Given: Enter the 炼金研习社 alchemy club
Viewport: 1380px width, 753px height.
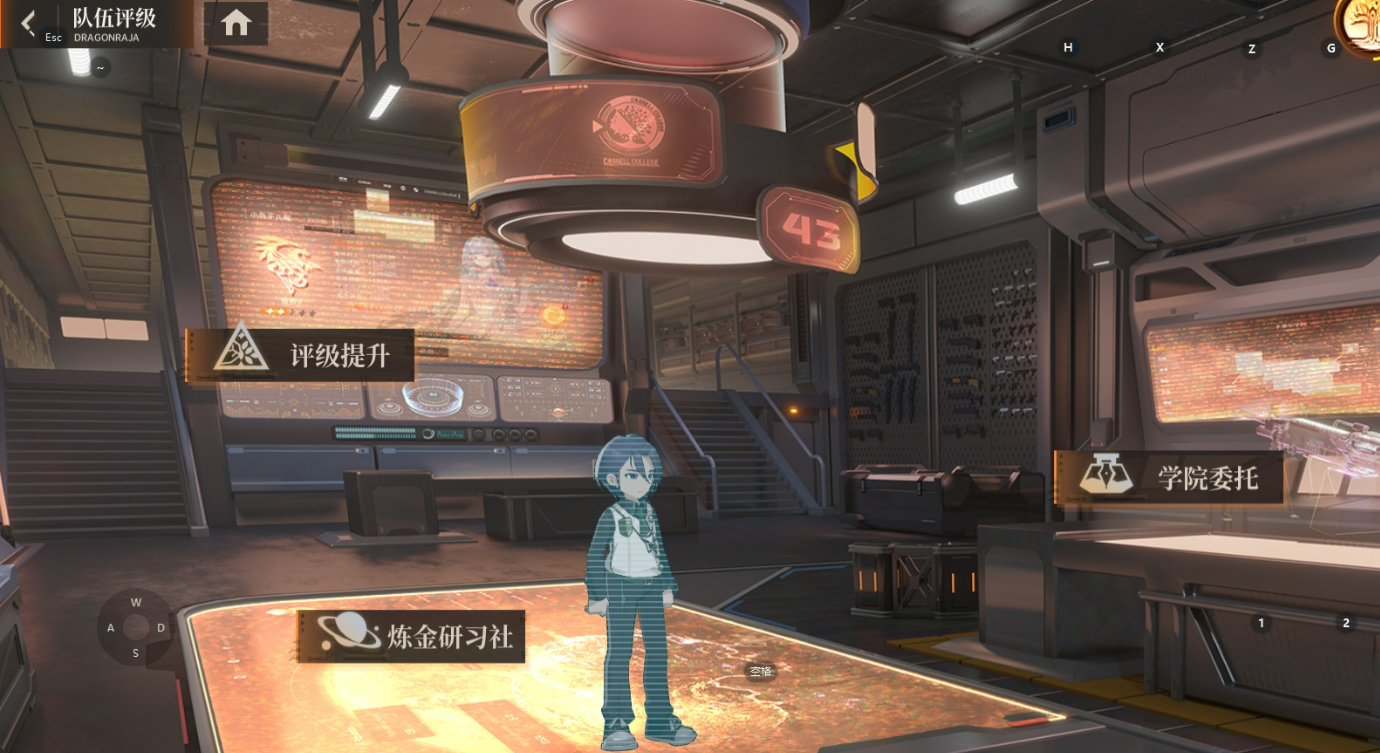Looking at the screenshot, I should 412,636.
